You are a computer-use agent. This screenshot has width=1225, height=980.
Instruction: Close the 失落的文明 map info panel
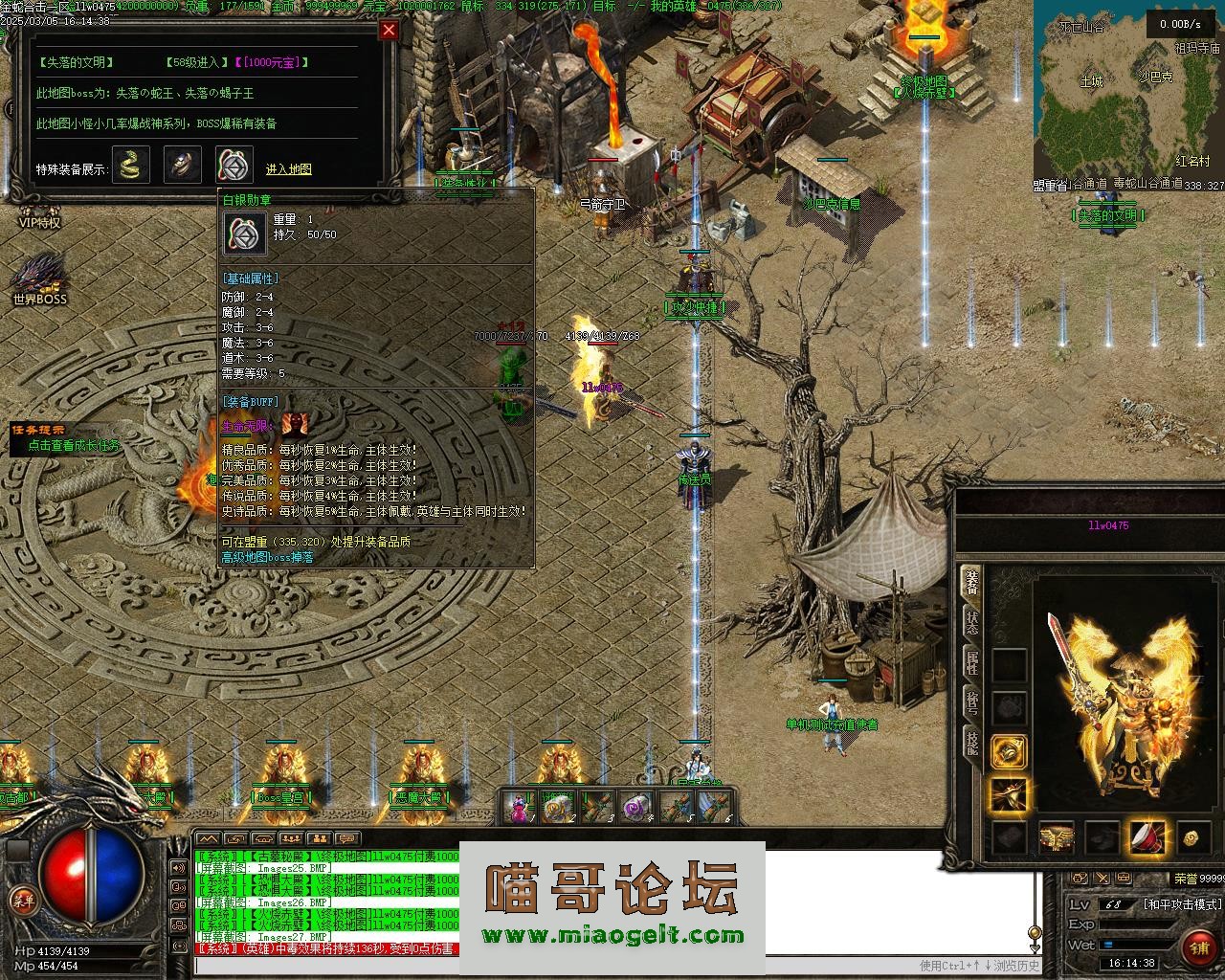coord(389,30)
